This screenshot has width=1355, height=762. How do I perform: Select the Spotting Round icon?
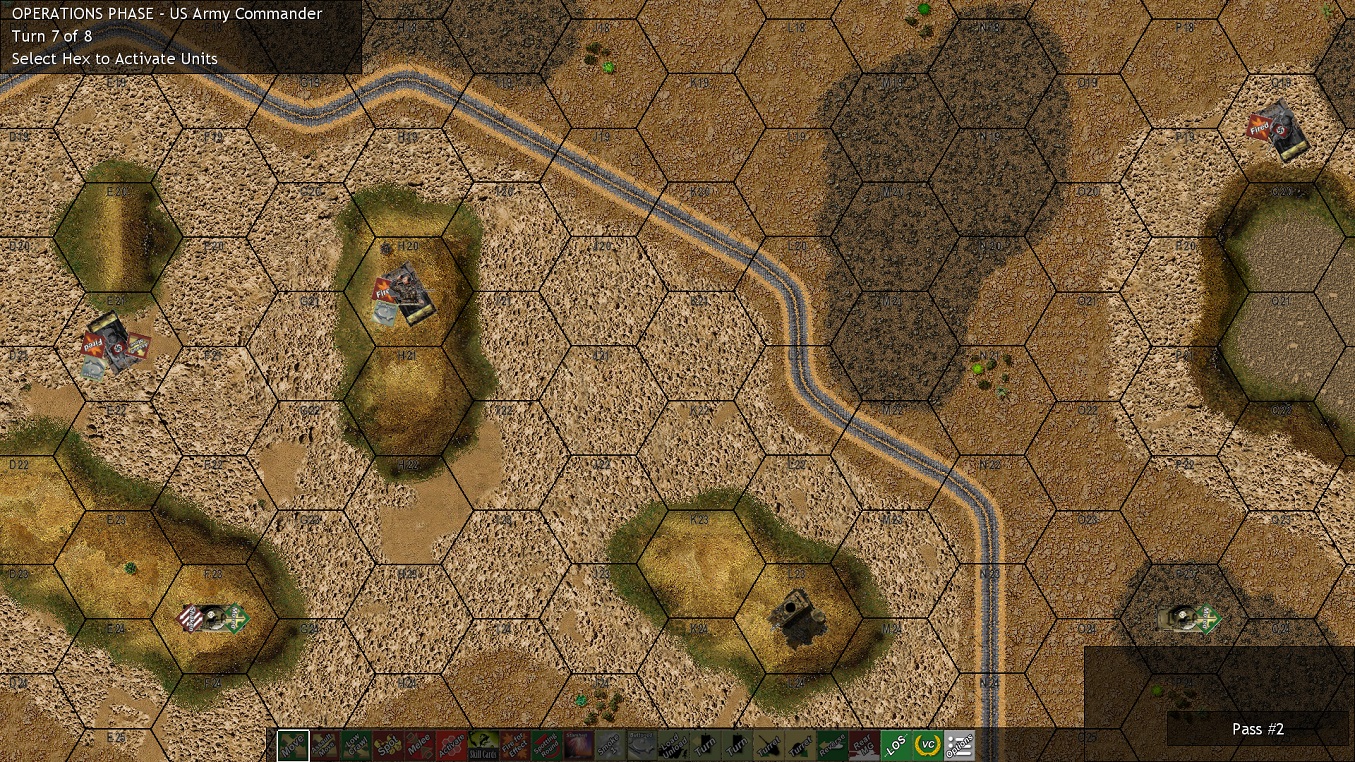click(x=545, y=746)
